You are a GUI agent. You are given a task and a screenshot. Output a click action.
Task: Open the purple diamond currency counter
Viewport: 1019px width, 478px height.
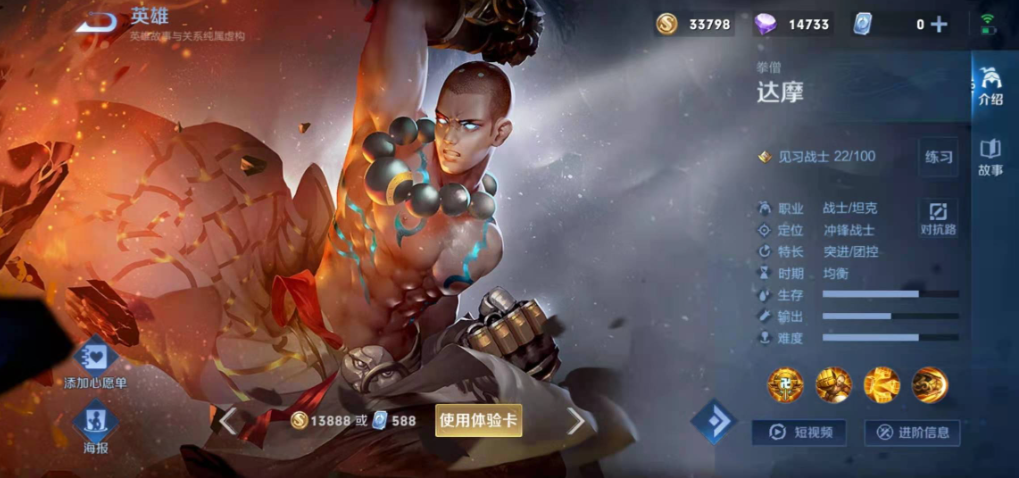[797, 25]
